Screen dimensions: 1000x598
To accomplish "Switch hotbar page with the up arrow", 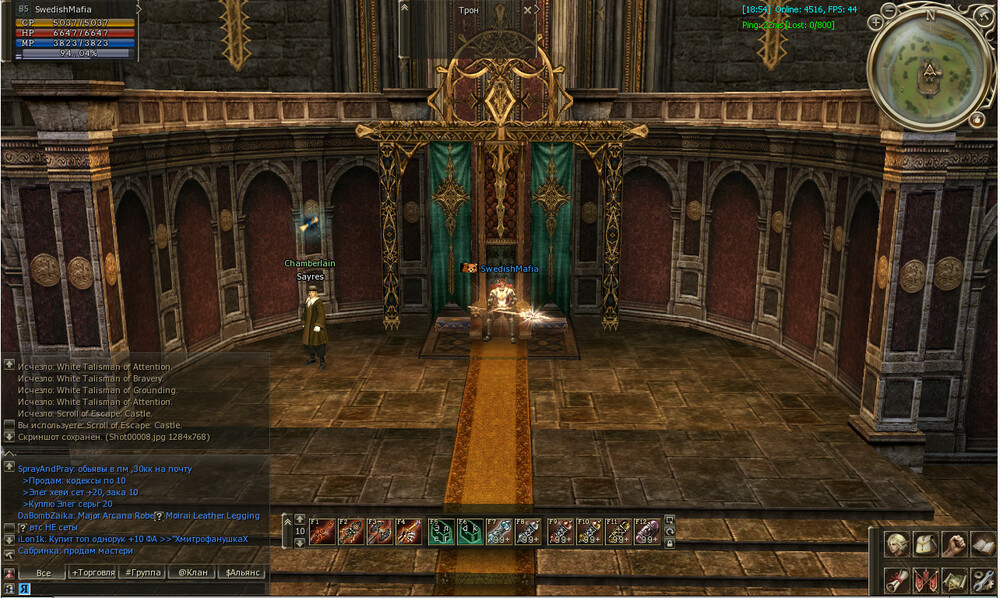I will (x=299, y=520).
